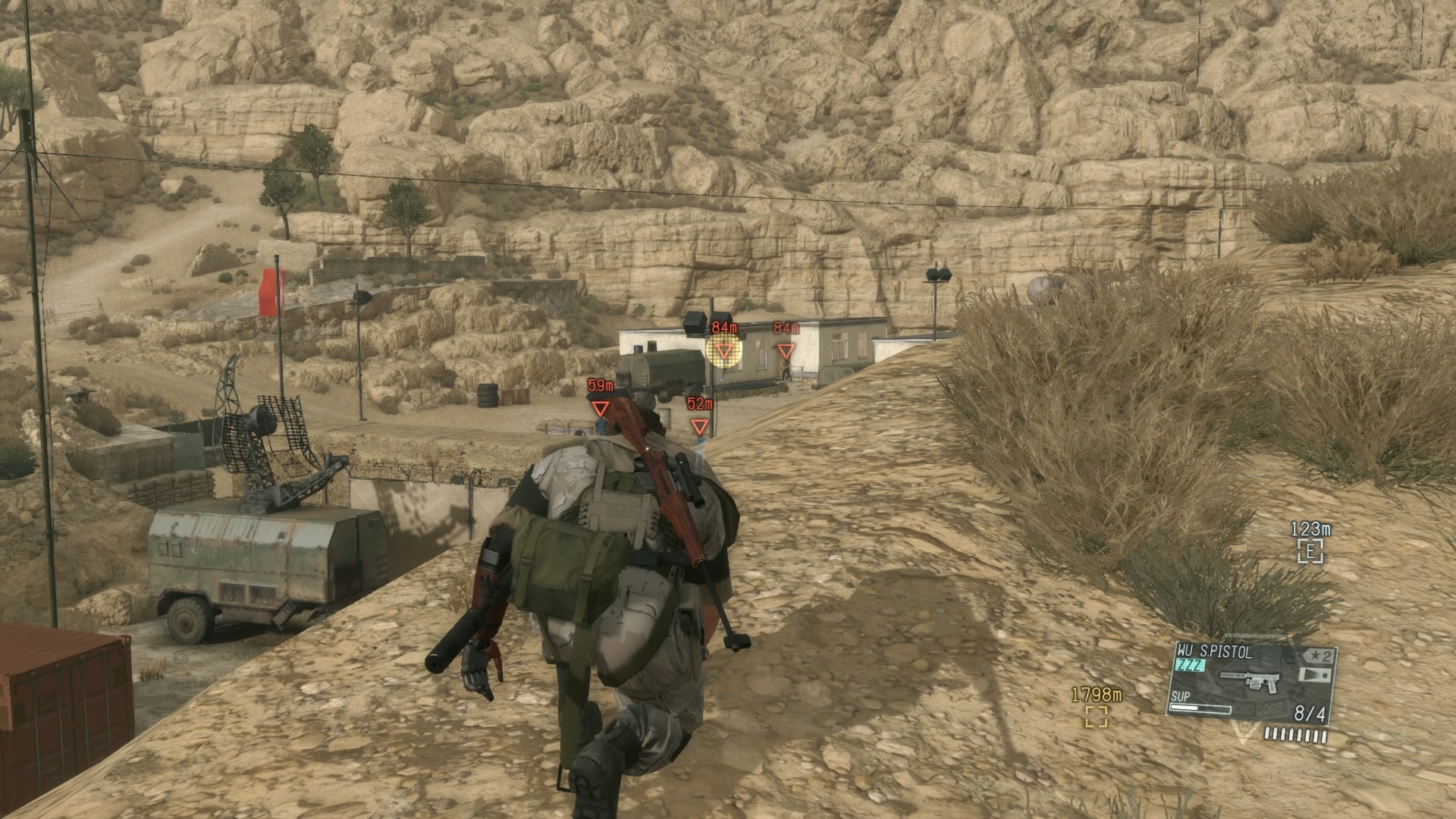The height and width of the screenshot is (819, 1456).
Task: Click the semi-auto fire mode icon
Action: (x=1315, y=675)
